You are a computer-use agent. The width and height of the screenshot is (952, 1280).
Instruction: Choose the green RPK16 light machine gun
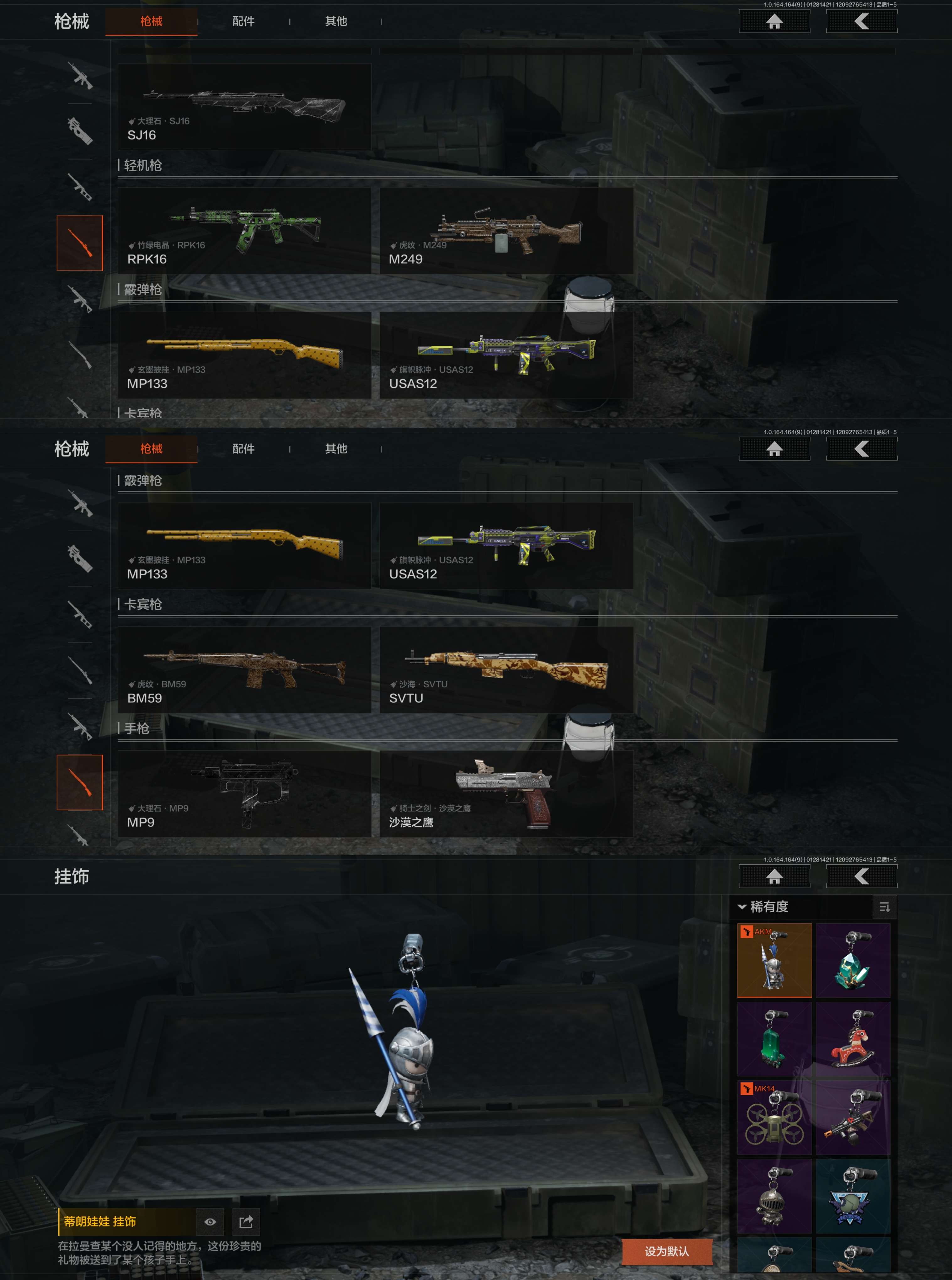pos(244,230)
